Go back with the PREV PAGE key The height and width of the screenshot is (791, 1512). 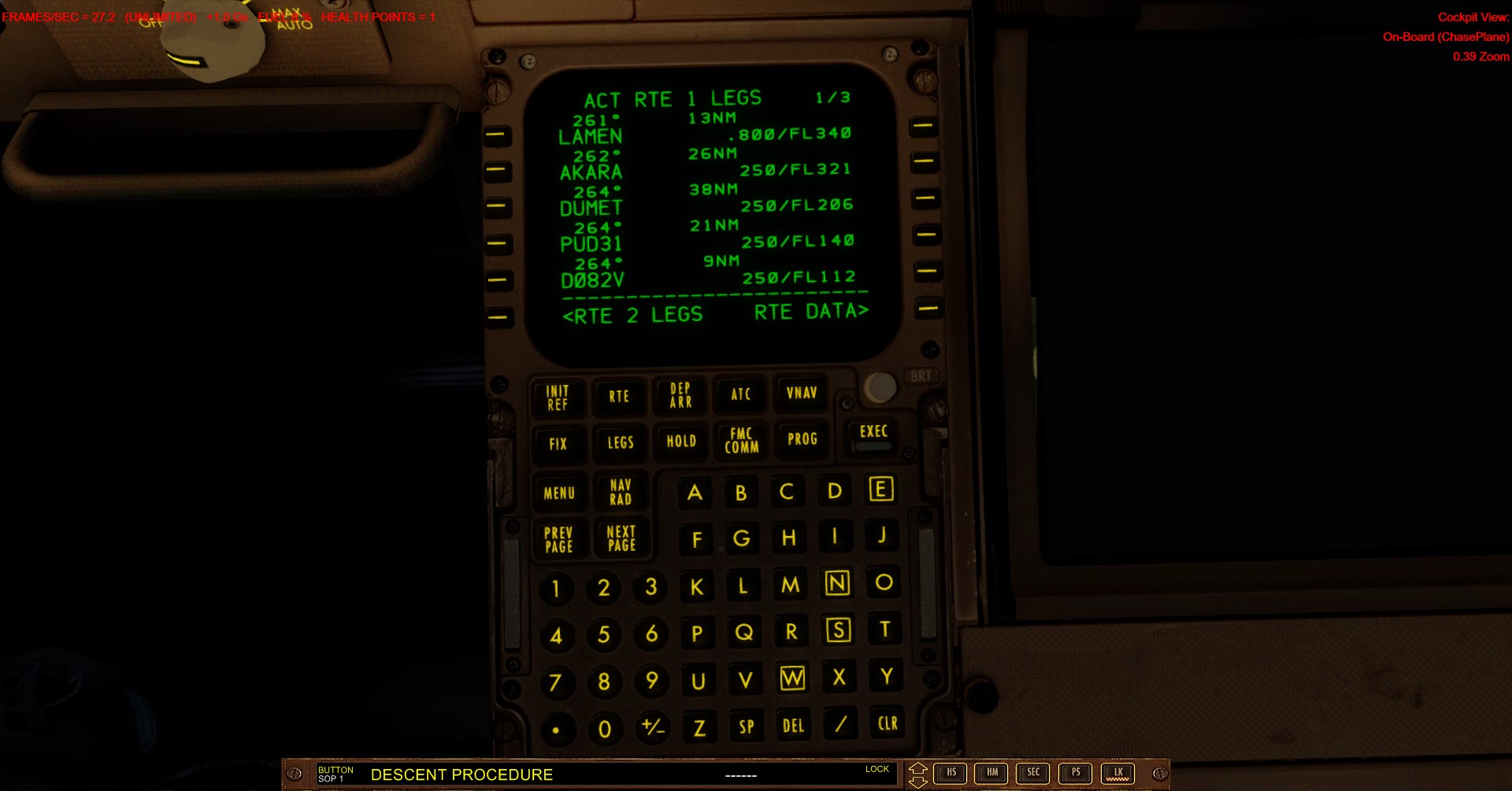pyautogui.click(x=559, y=538)
